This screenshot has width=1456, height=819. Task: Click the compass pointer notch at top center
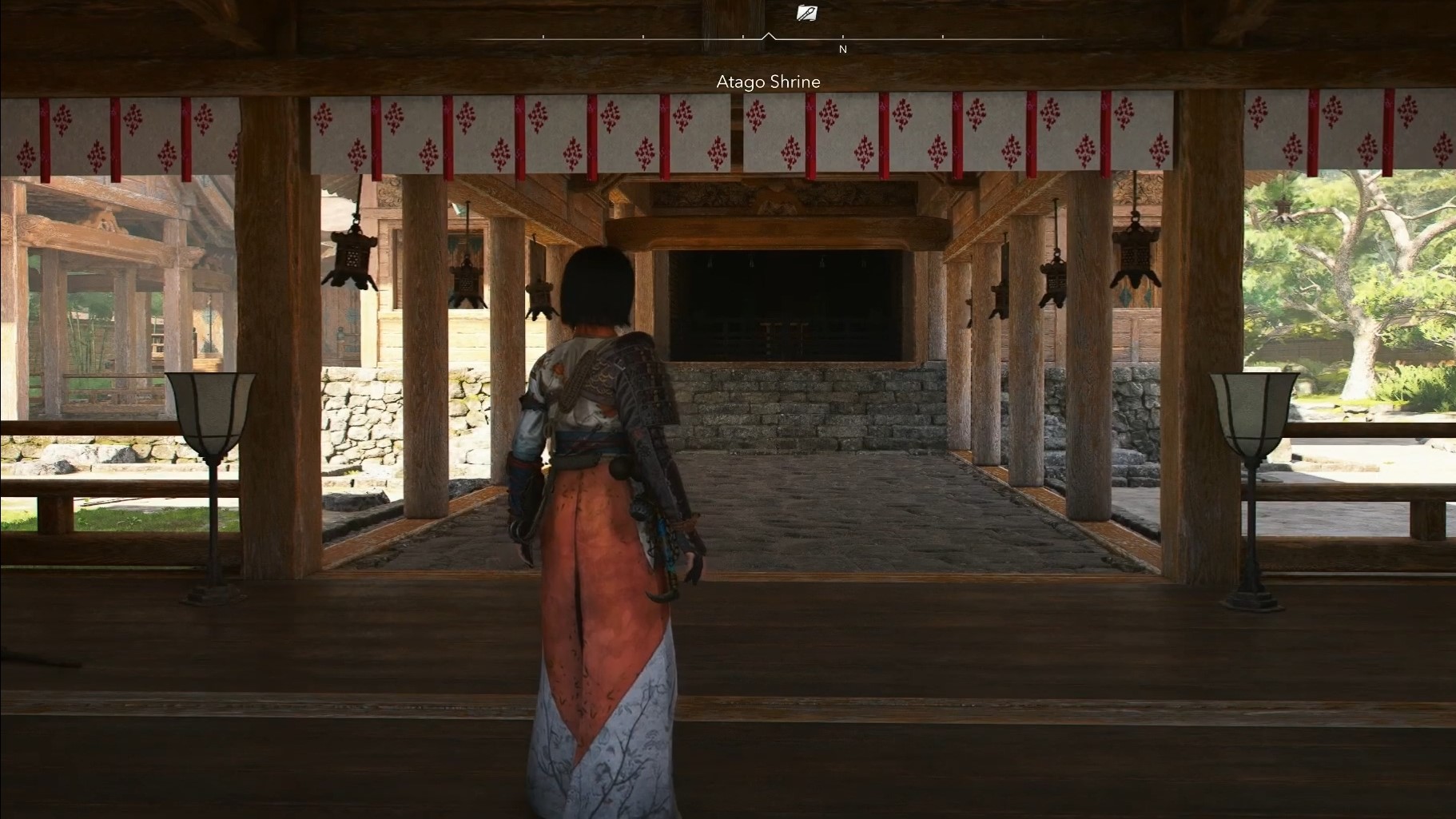click(770, 36)
